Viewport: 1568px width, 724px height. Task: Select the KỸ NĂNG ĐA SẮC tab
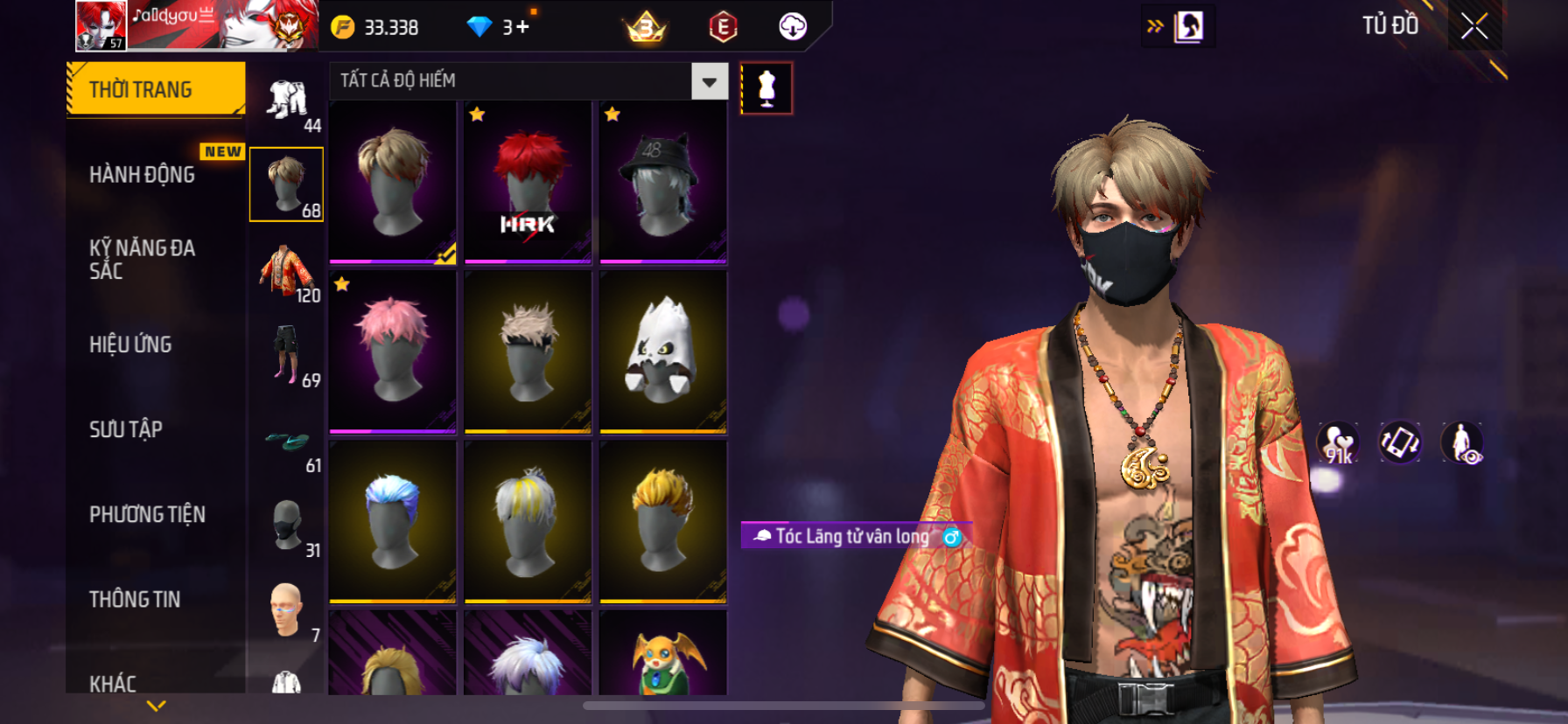[143, 260]
